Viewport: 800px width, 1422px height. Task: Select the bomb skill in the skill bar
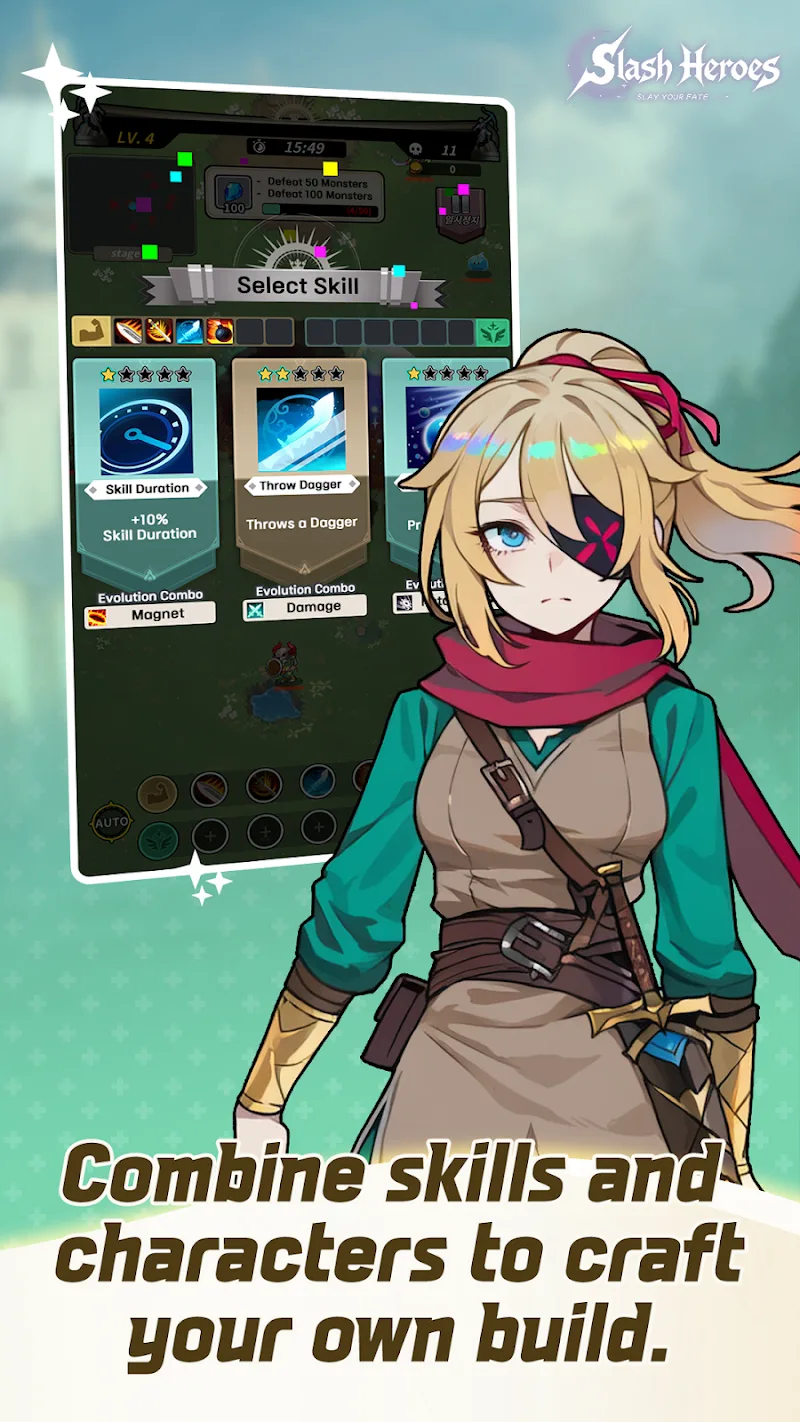220,331
